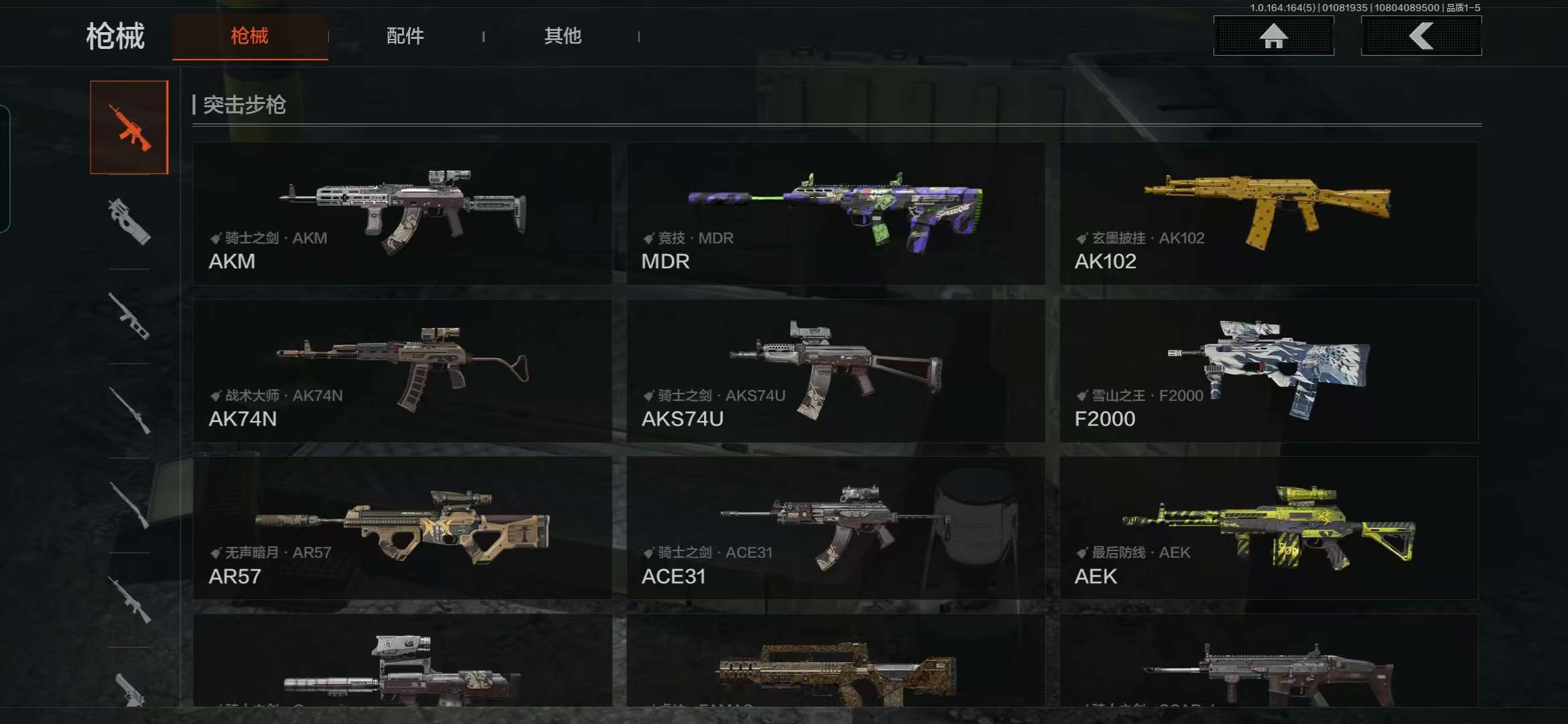
Task: Open the submachine gun category icon
Action: [129, 318]
